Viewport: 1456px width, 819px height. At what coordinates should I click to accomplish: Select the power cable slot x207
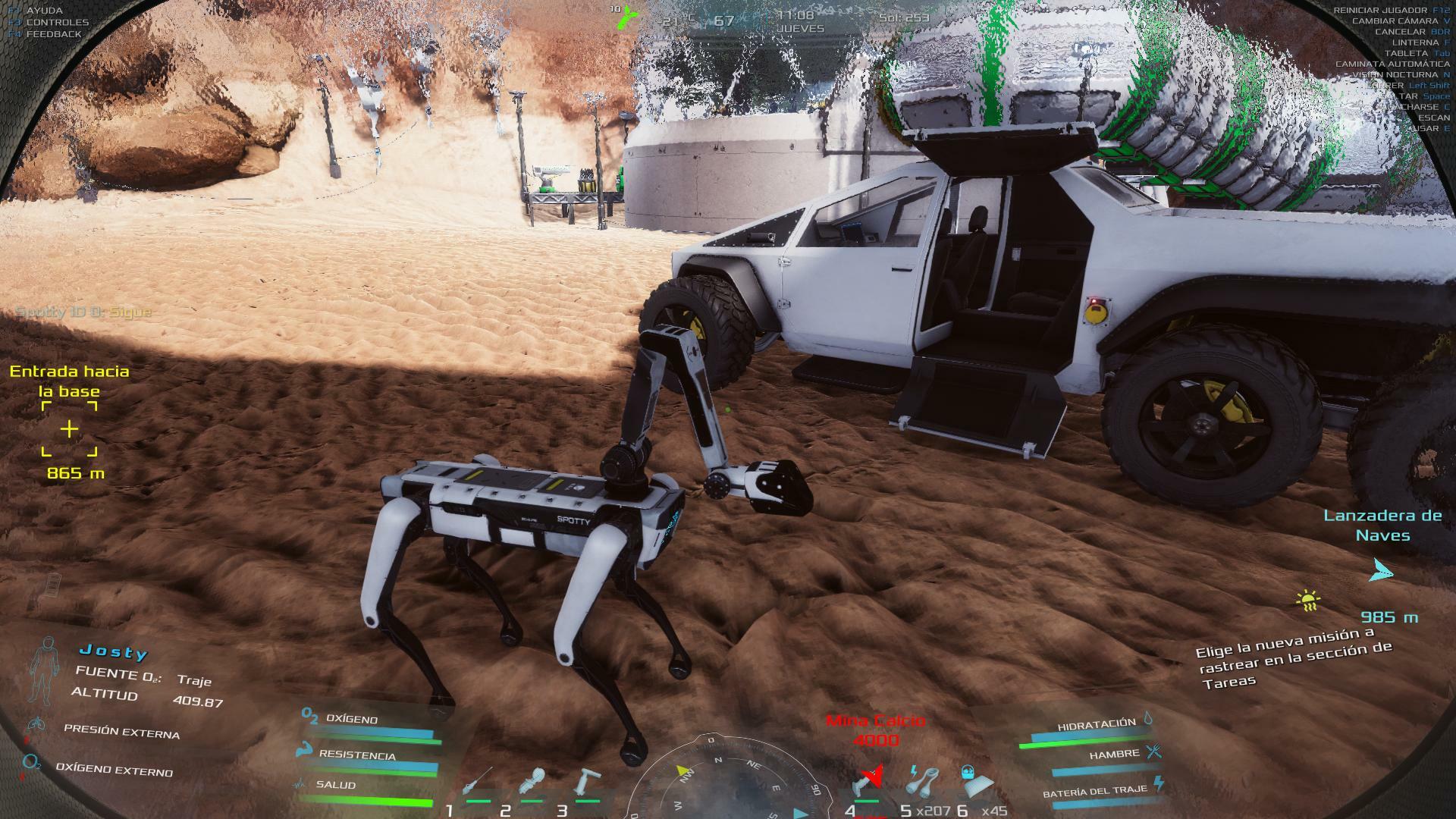[x=922, y=781]
